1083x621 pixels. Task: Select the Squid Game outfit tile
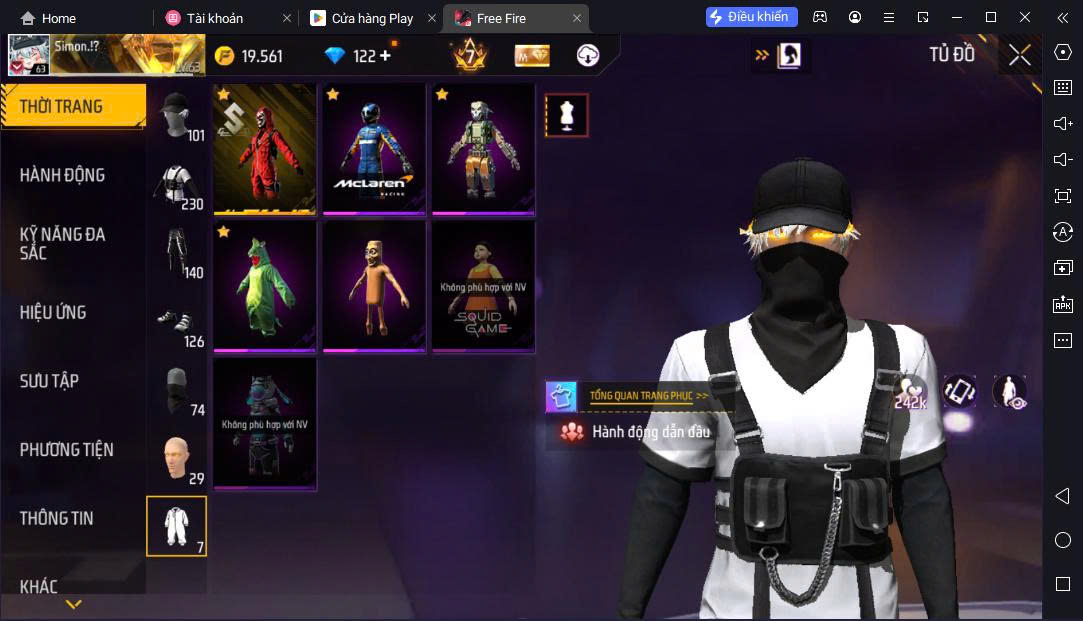coord(483,286)
